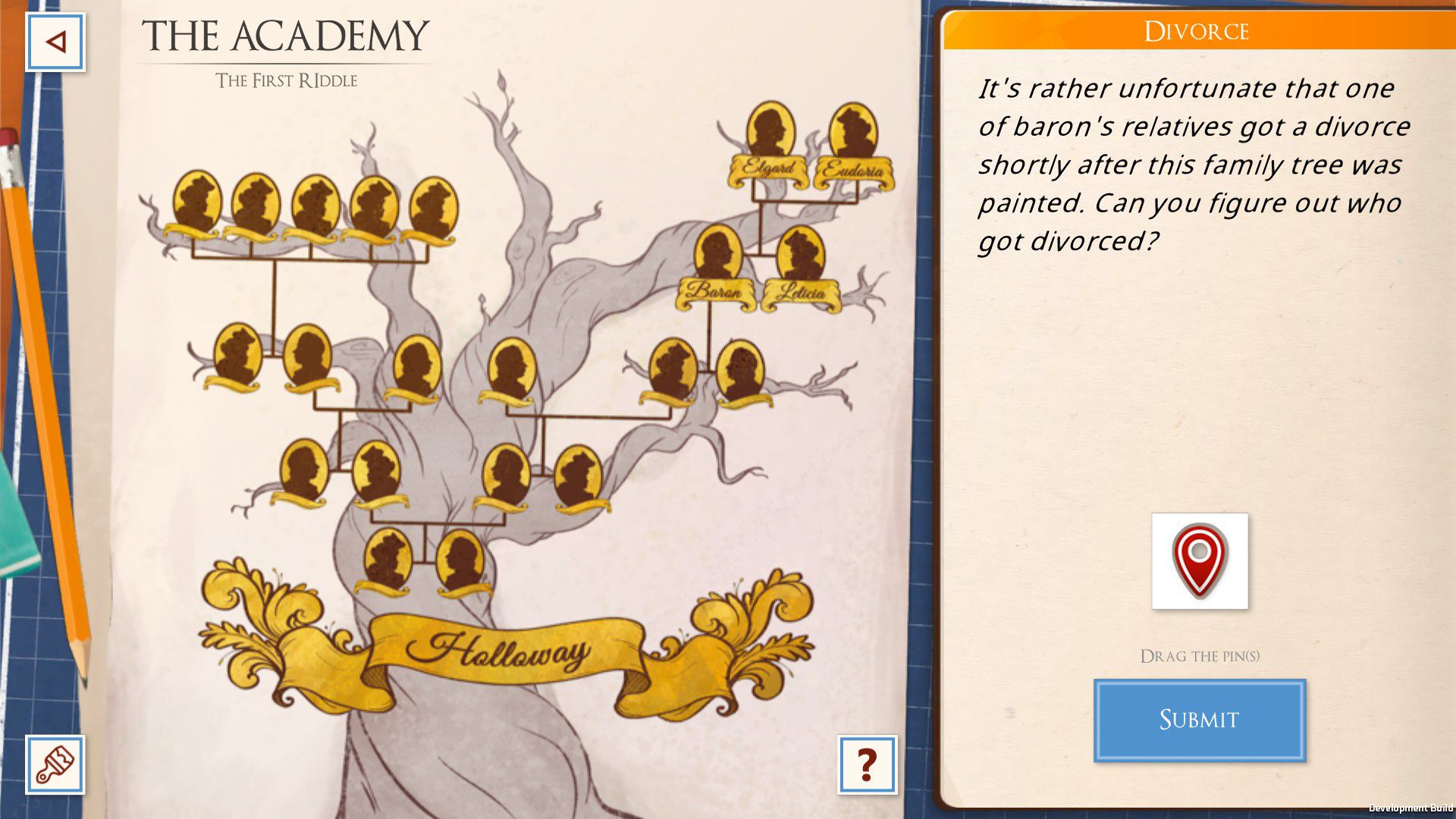Select Baron's name banner
This screenshot has height=819, width=1456.
pos(714,290)
